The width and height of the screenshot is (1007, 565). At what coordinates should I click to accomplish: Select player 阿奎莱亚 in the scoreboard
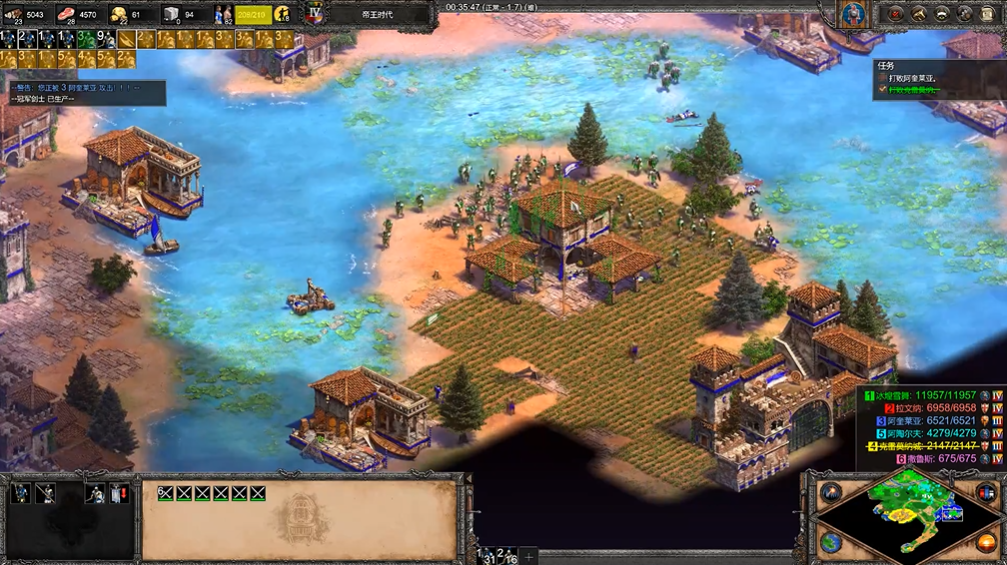[911, 422]
